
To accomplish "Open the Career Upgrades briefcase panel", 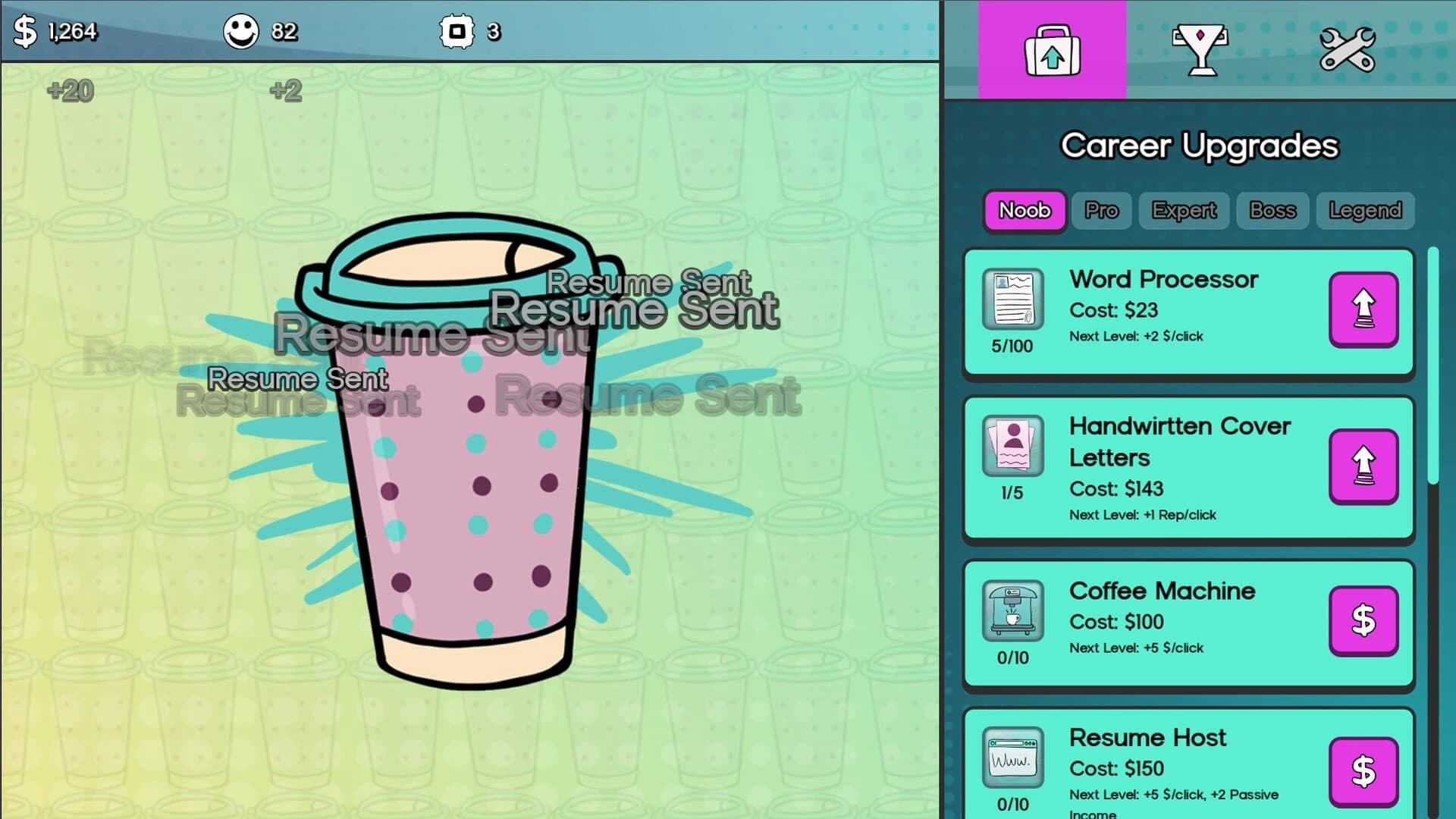I will tap(1054, 49).
